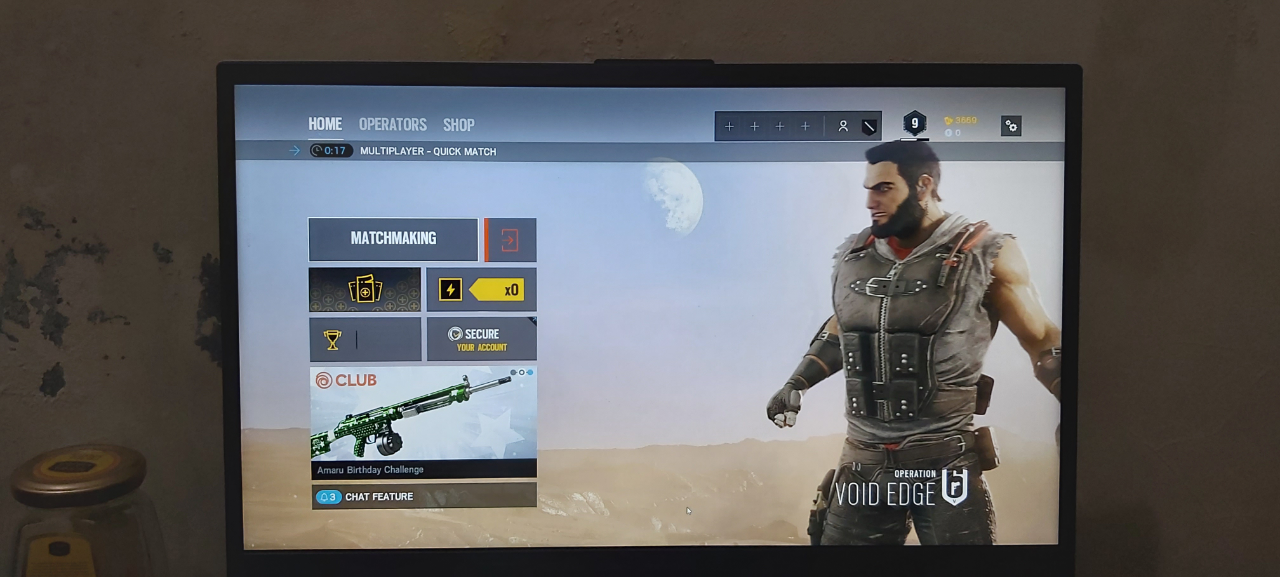Click the level 9 hexagon badge
Screen dimensions: 1280x577
point(914,123)
